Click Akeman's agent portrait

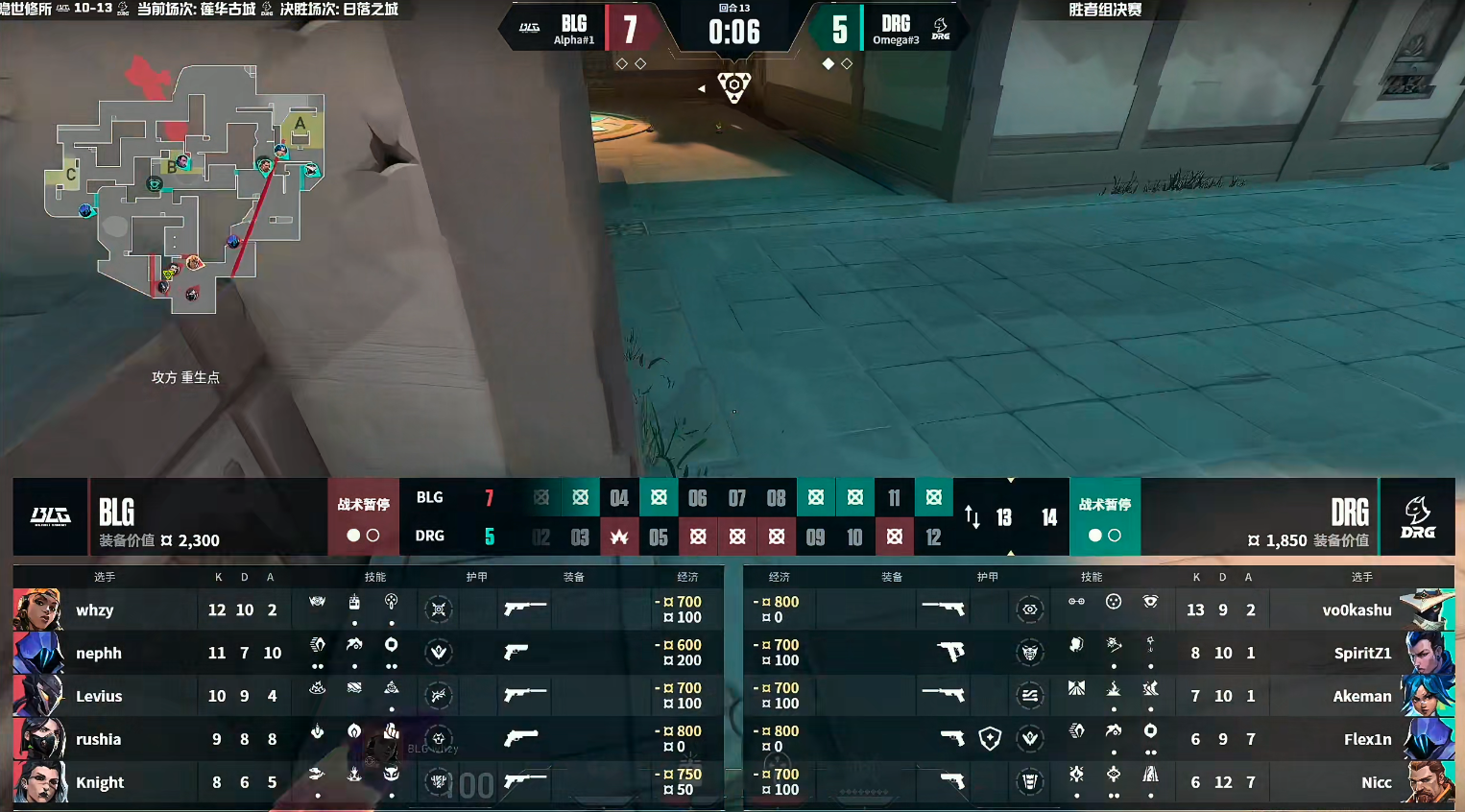click(1428, 696)
